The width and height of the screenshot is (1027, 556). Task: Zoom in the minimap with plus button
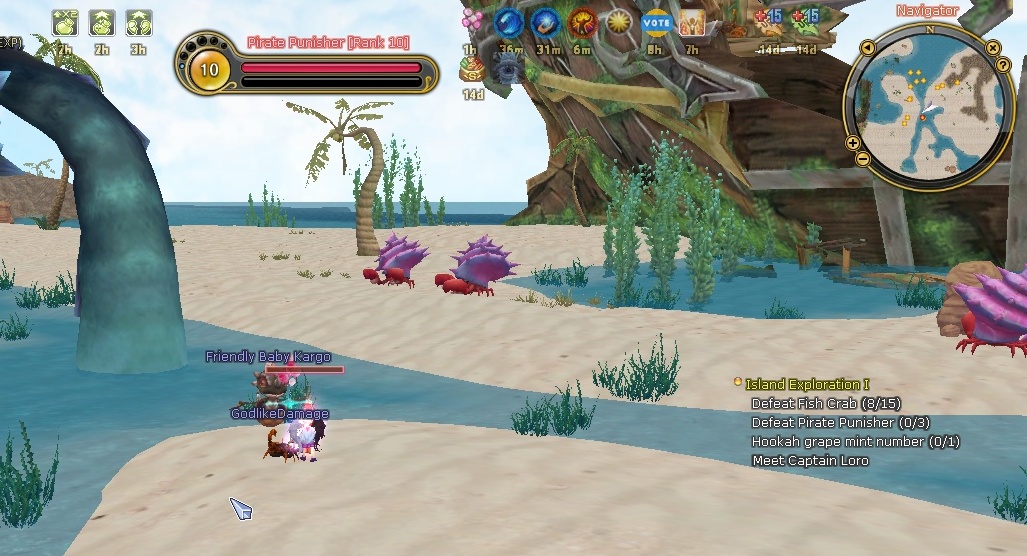853,143
